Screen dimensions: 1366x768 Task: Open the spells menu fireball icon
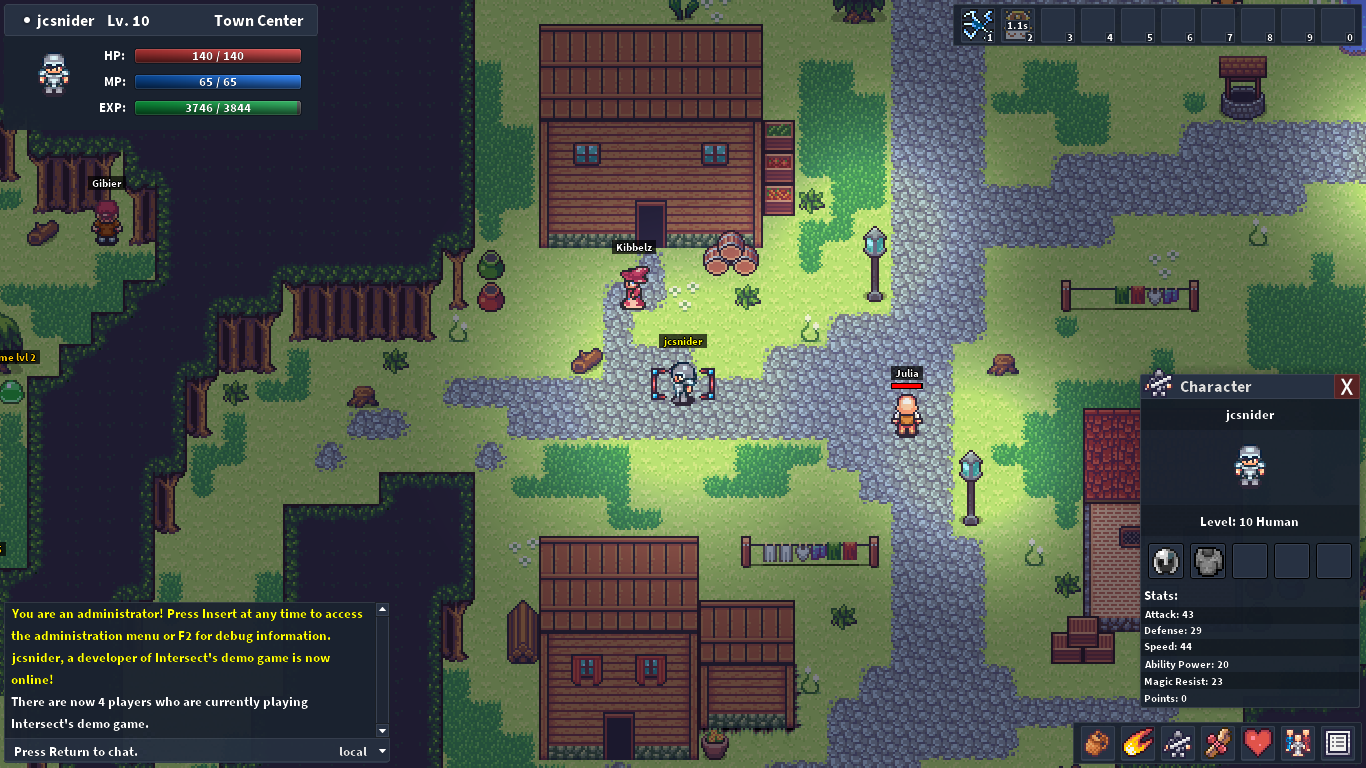[x=1137, y=743]
